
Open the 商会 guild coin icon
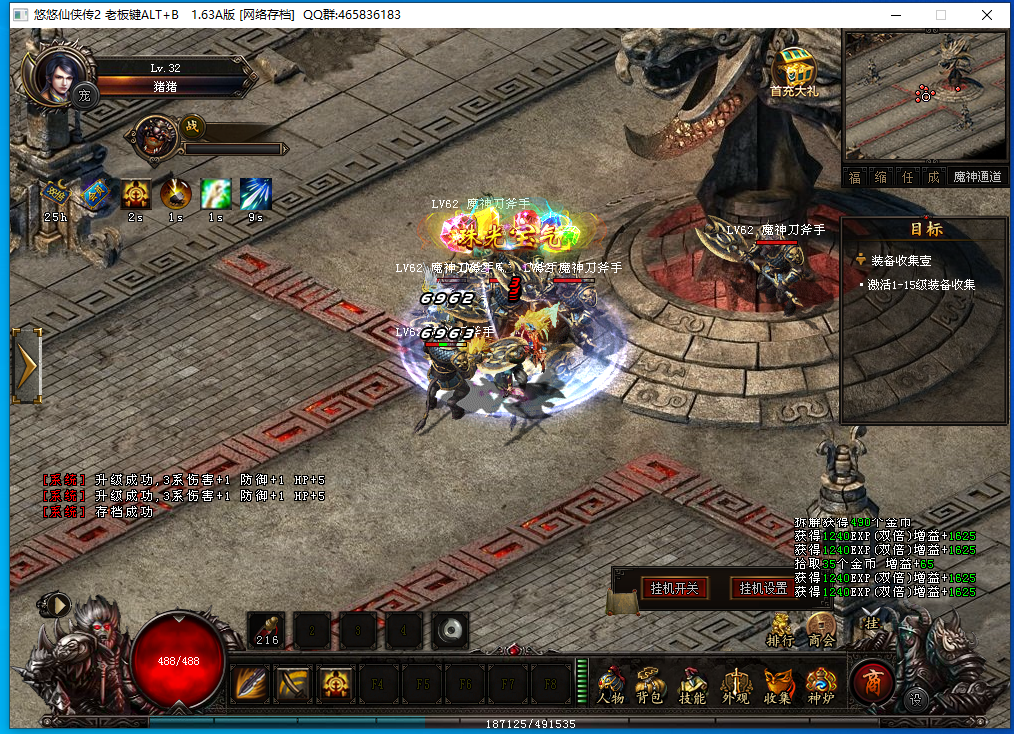pos(821,630)
